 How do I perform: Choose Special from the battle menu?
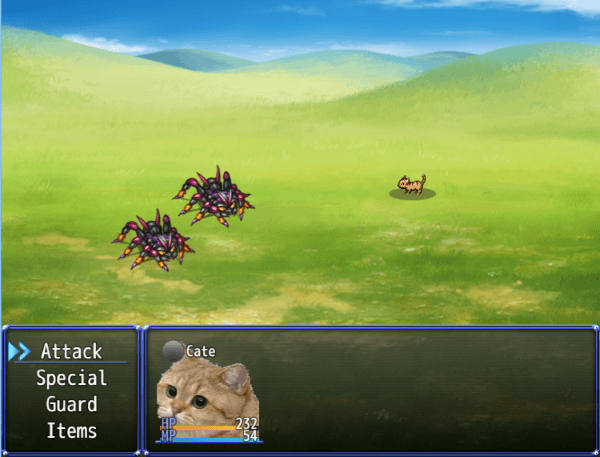coord(71,379)
